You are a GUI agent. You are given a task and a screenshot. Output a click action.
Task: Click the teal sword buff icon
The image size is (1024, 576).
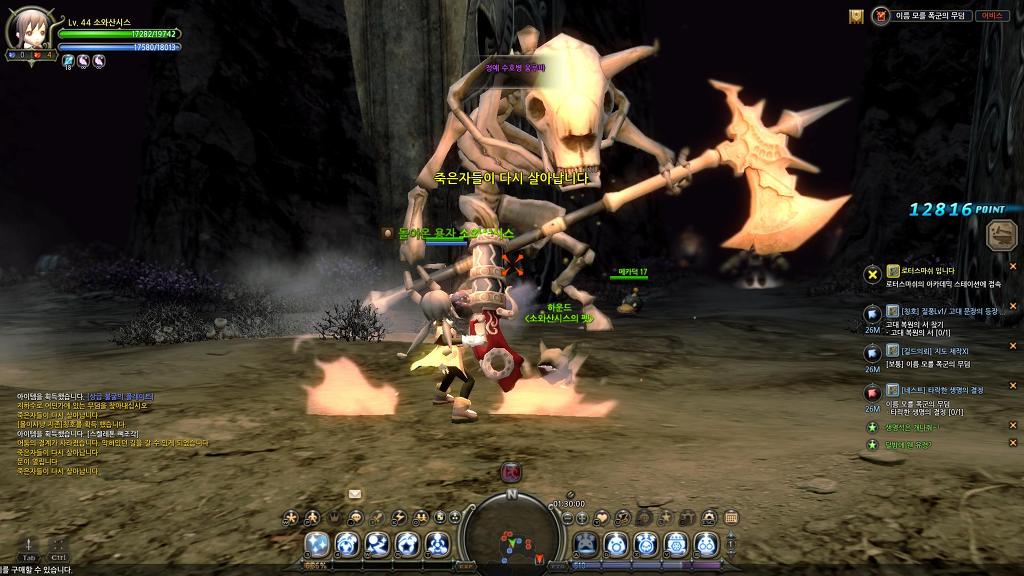click(68, 61)
